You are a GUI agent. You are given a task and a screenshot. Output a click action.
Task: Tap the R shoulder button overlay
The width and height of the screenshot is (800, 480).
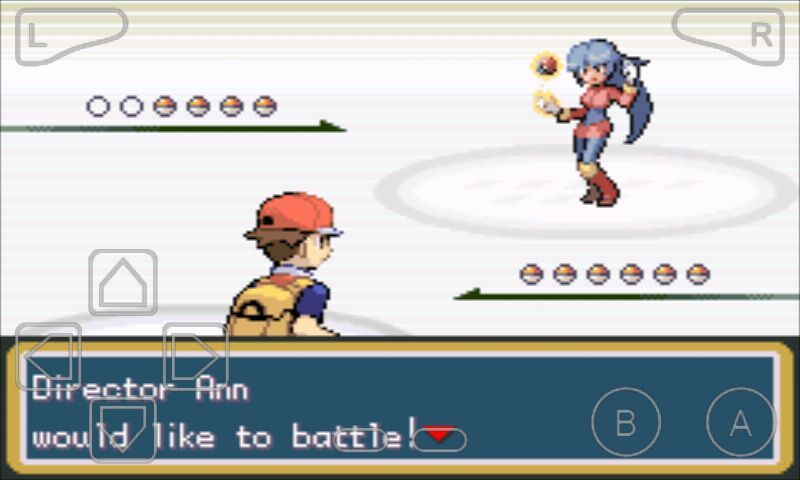coord(728,35)
